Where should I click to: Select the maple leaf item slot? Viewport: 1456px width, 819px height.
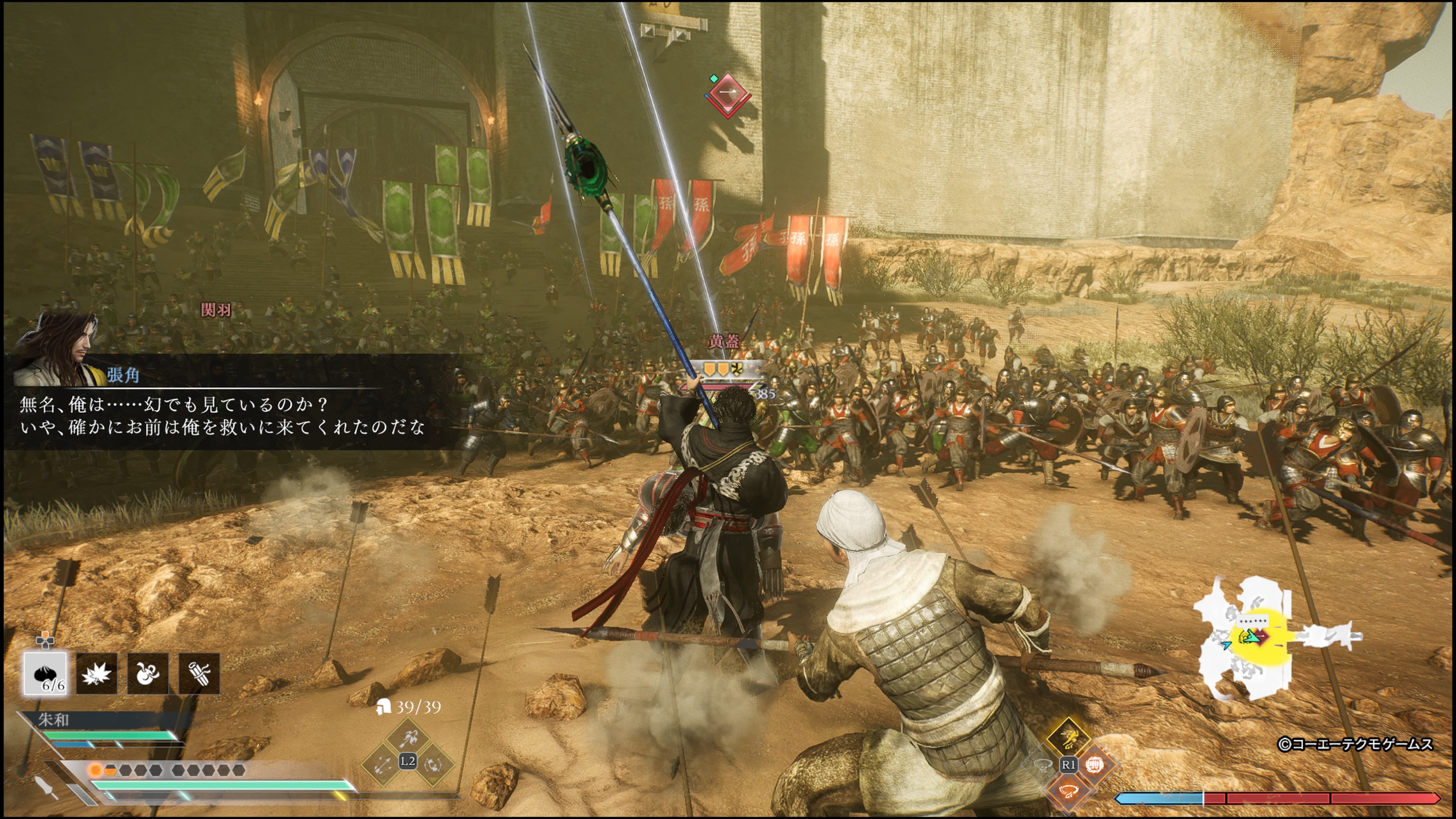coord(97,673)
